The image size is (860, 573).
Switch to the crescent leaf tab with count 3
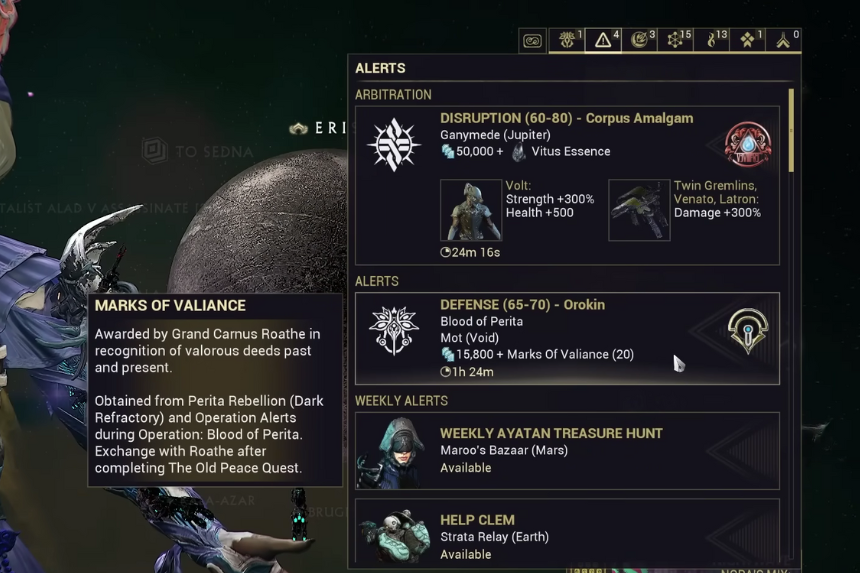tap(641, 40)
